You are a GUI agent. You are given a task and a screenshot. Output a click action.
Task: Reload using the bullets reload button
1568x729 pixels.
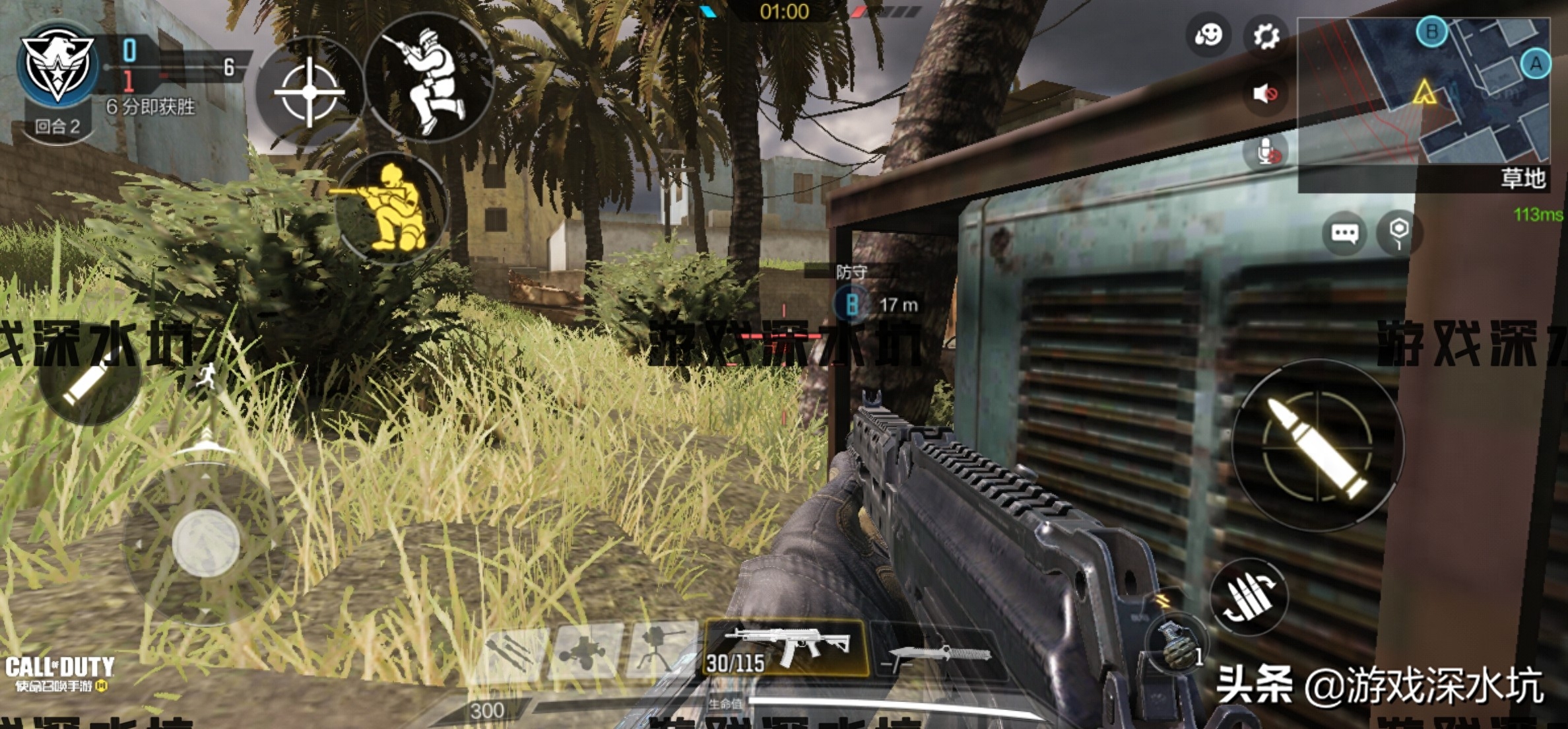1249,597
